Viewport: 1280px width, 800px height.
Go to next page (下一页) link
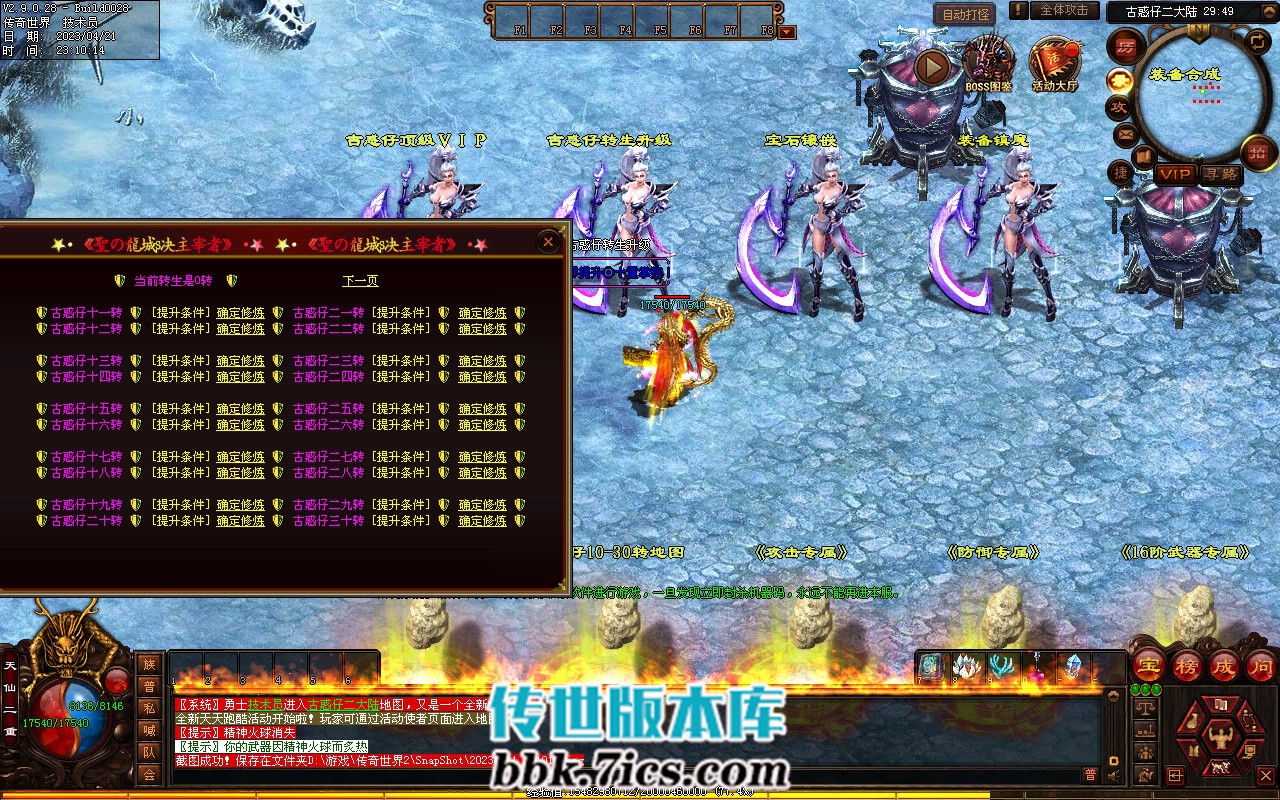pos(360,281)
